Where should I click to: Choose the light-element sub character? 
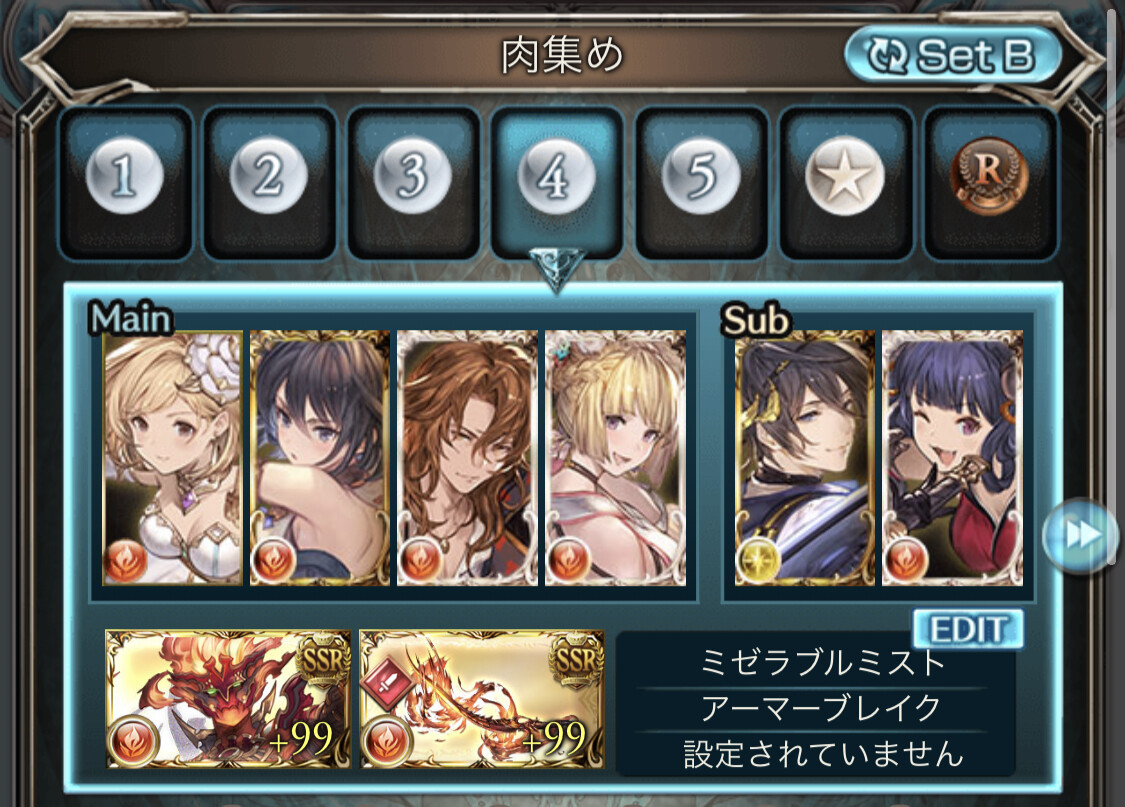coord(805,458)
